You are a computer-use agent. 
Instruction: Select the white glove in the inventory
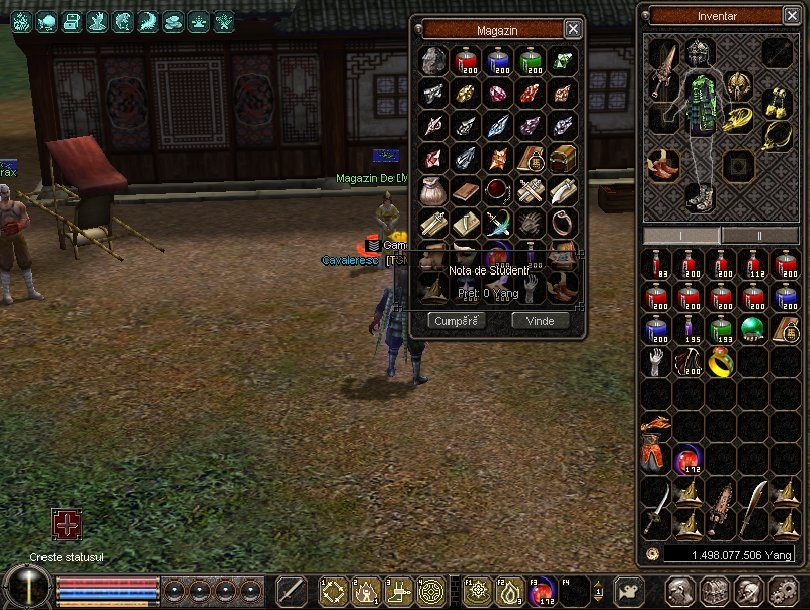655,361
